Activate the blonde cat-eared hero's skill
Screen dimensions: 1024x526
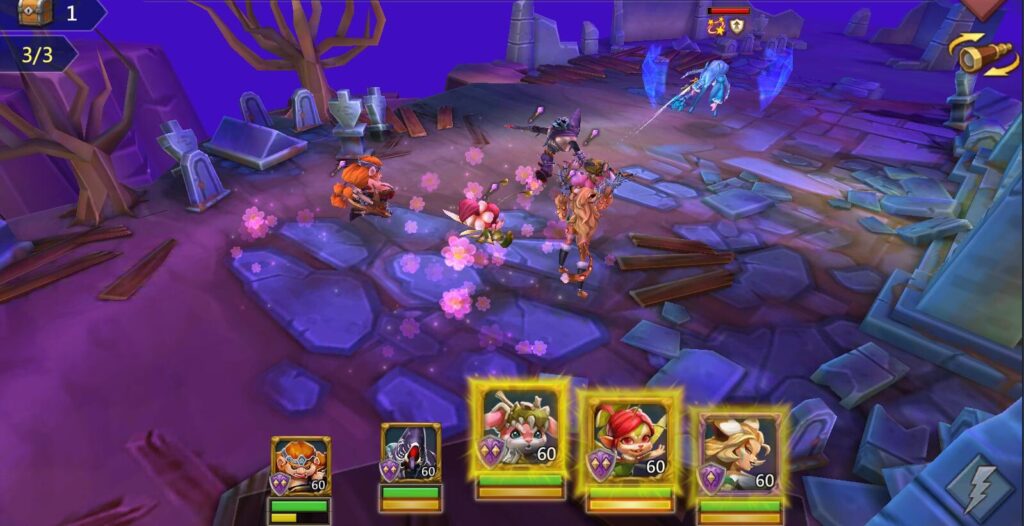[740, 450]
